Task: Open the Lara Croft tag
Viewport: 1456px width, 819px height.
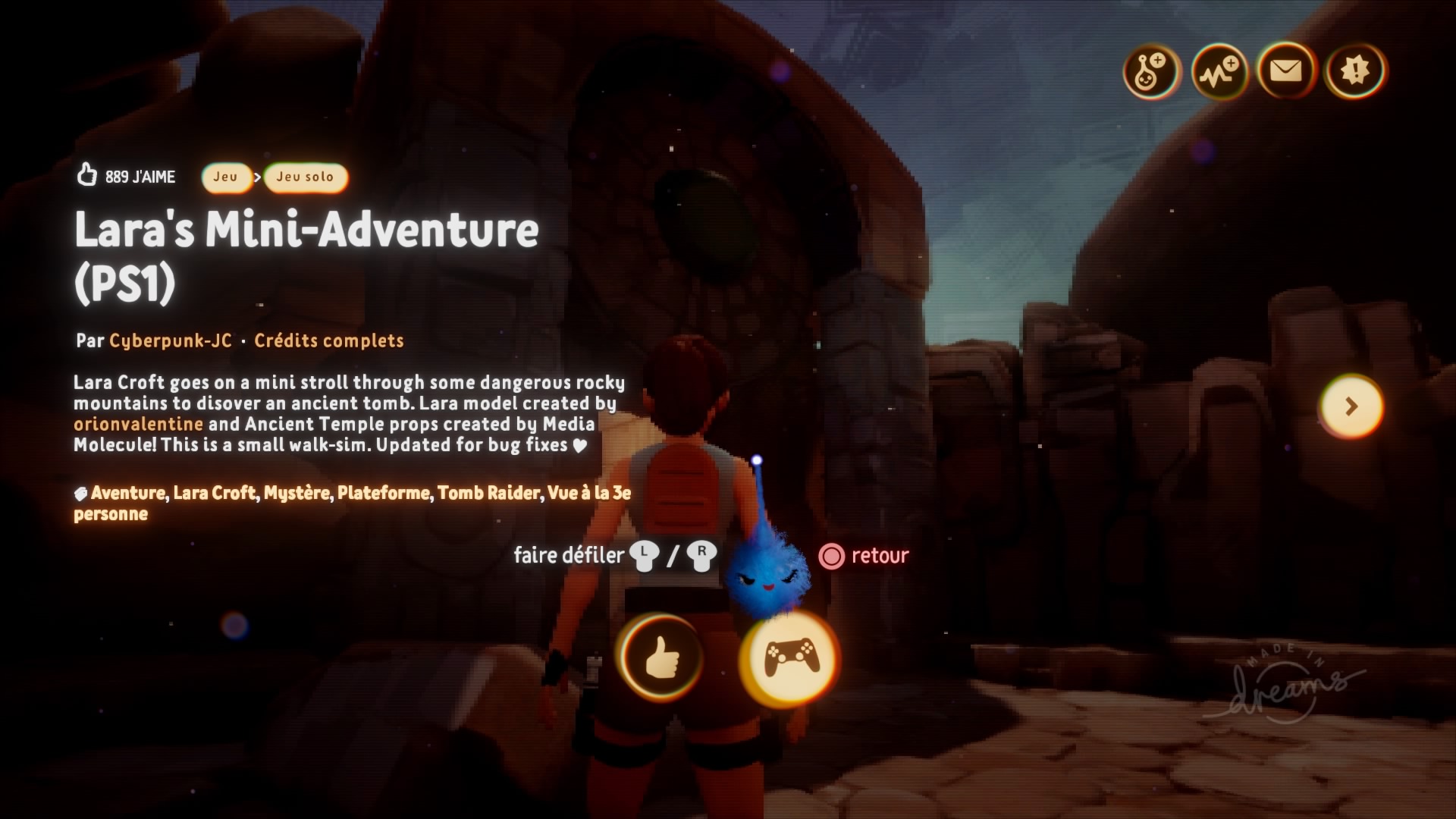Action: click(x=215, y=493)
